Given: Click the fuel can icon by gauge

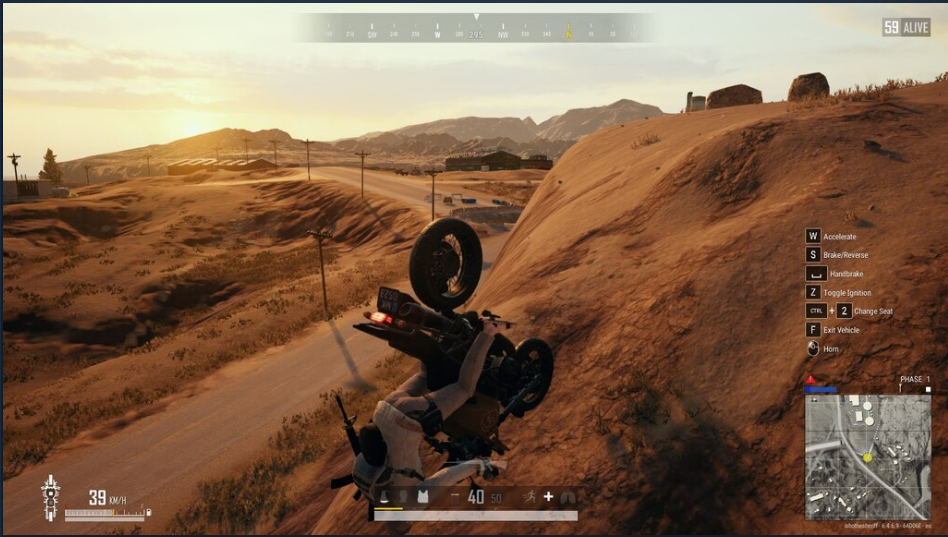Looking at the screenshot, I should click(149, 513).
